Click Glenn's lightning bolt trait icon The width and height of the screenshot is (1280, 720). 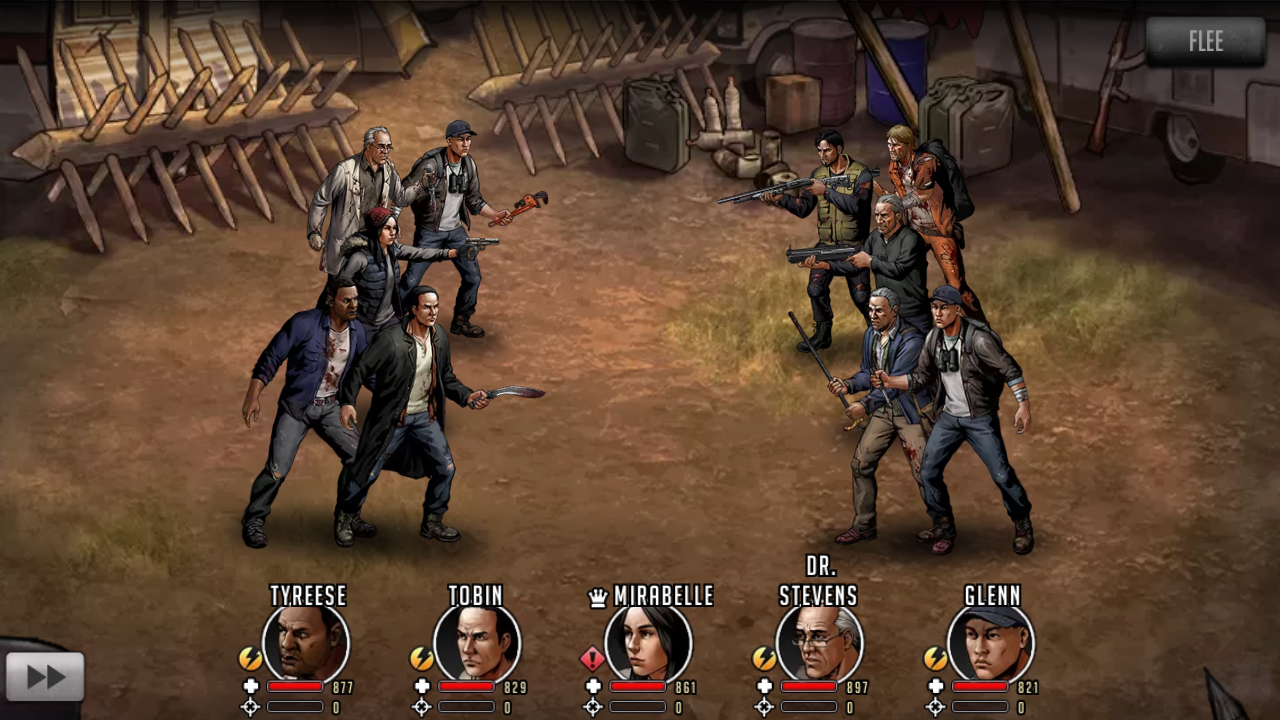(935, 658)
